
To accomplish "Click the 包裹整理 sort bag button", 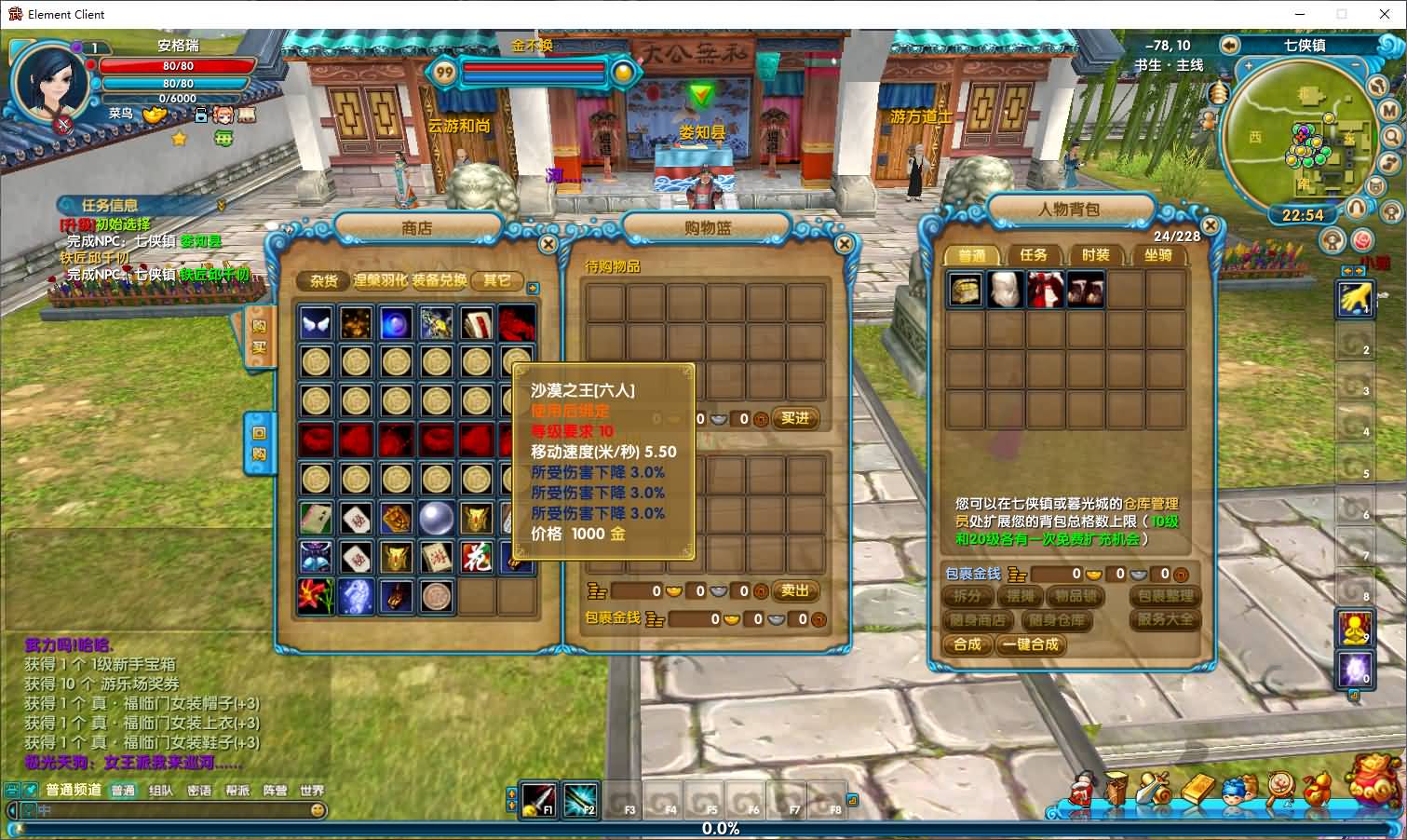I will point(1165,596).
